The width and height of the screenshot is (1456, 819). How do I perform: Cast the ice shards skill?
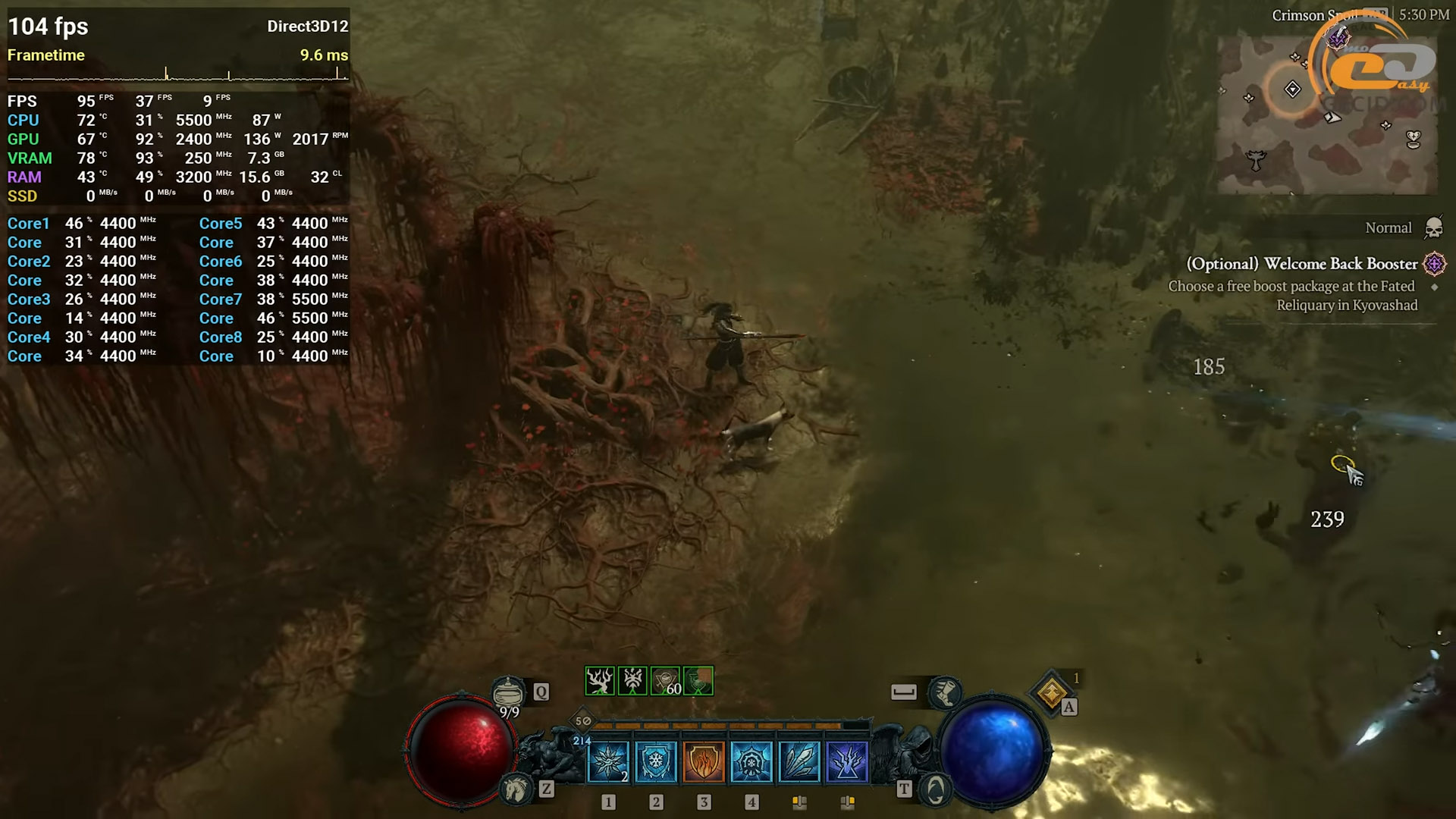[799, 761]
